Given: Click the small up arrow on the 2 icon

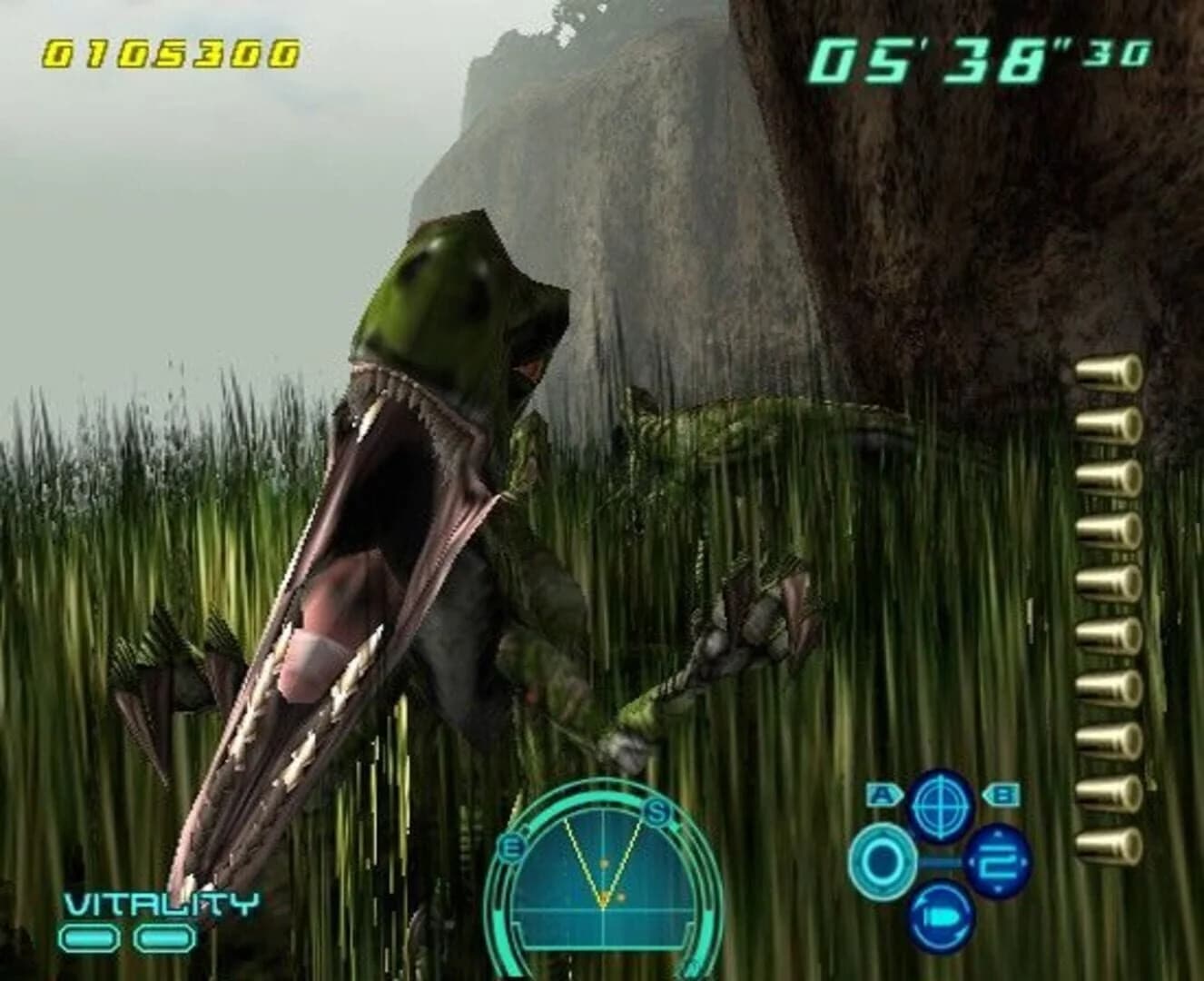Looking at the screenshot, I should [997, 833].
